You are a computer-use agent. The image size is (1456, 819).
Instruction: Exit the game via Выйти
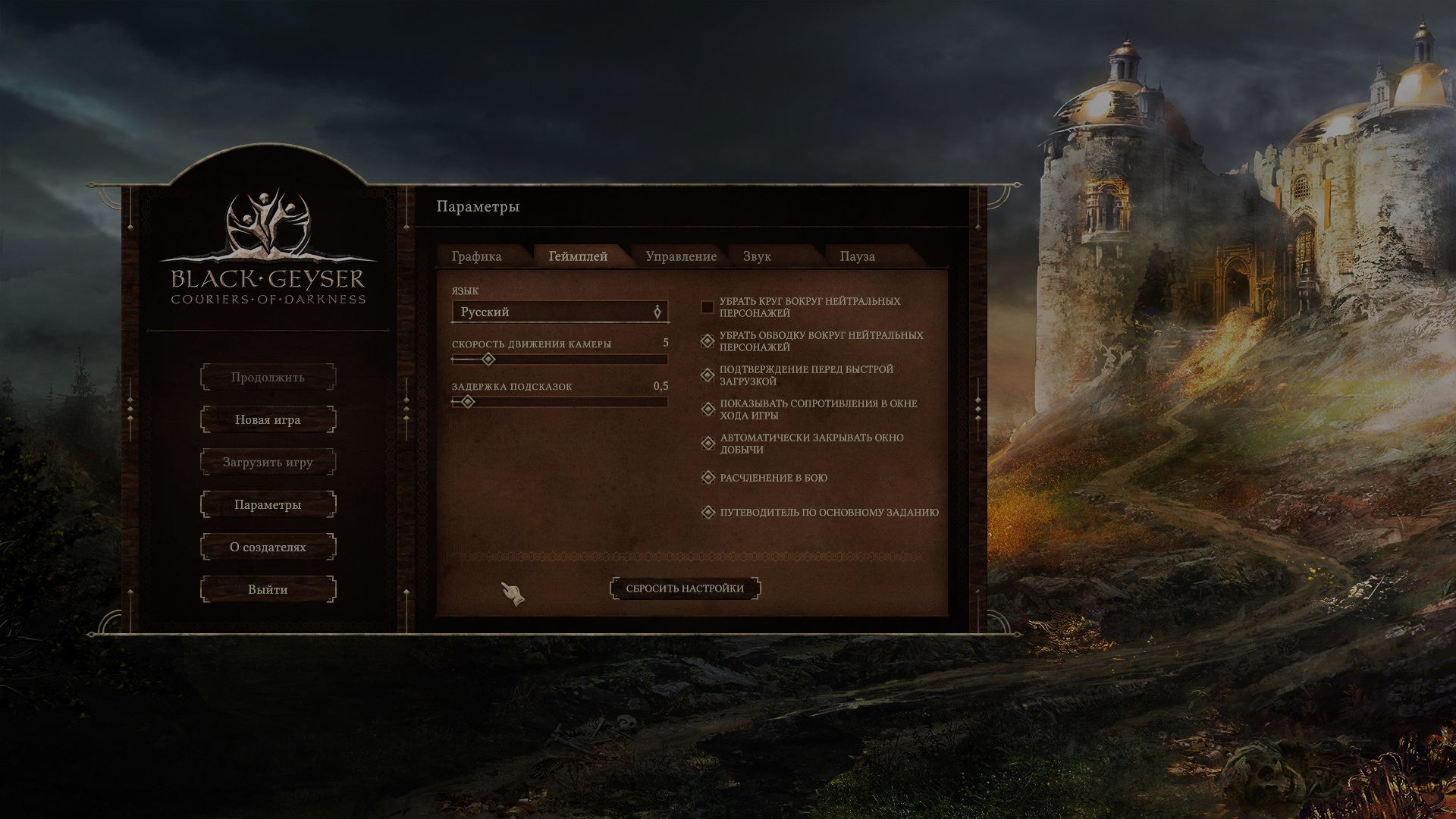(268, 589)
